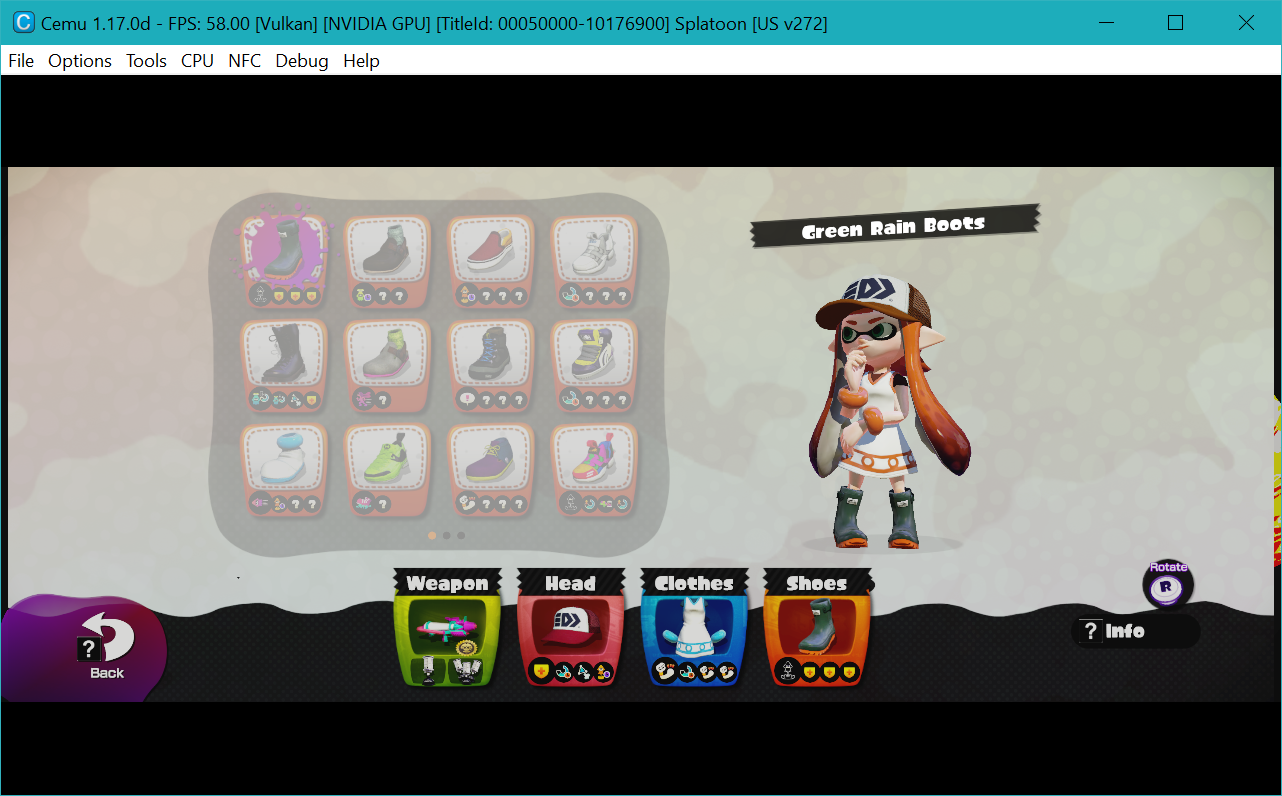
Task: Open the Tools menu
Action: point(146,61)
